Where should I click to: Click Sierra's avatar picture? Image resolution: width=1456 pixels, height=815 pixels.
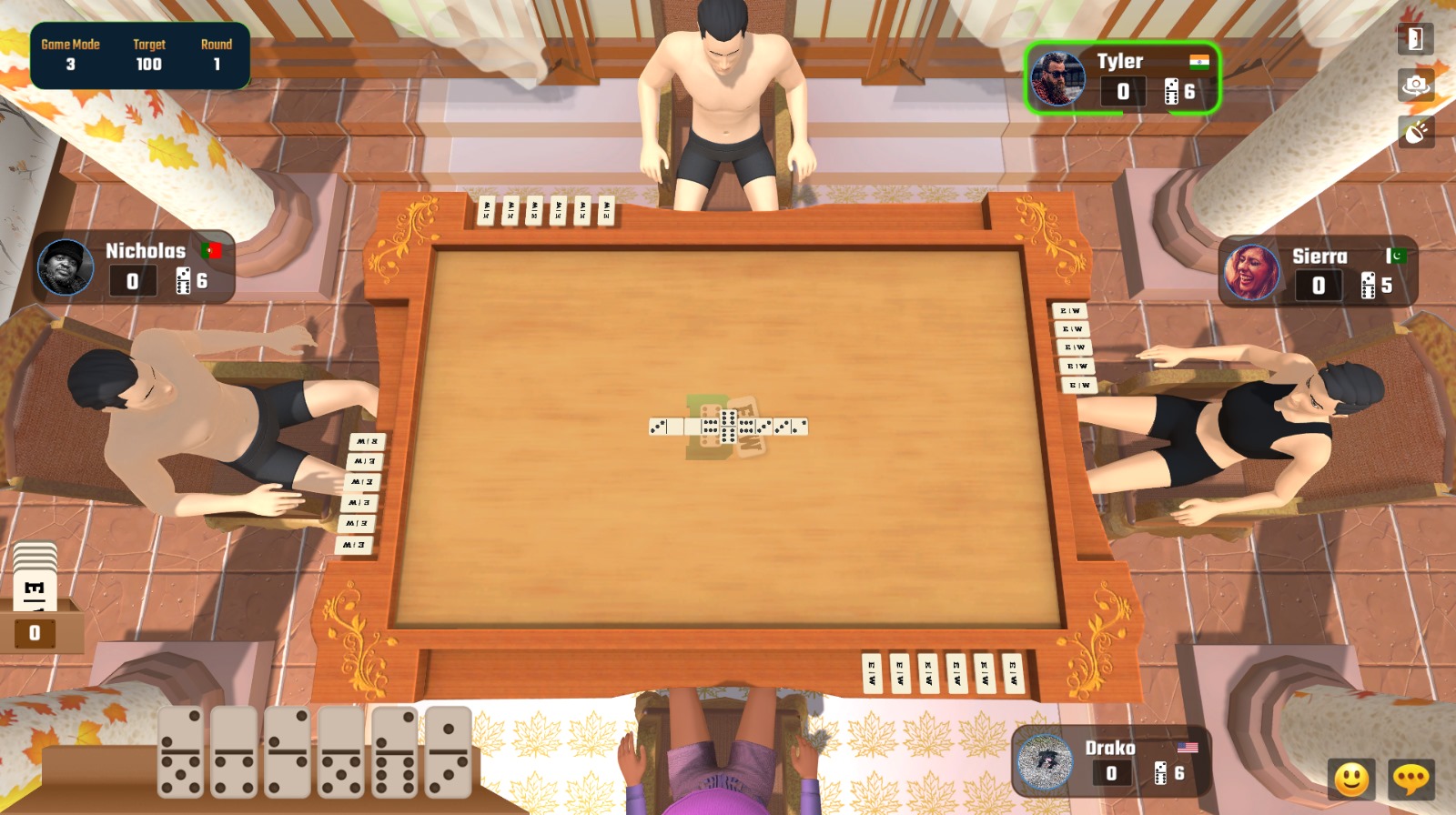(x=1251, y=272)
